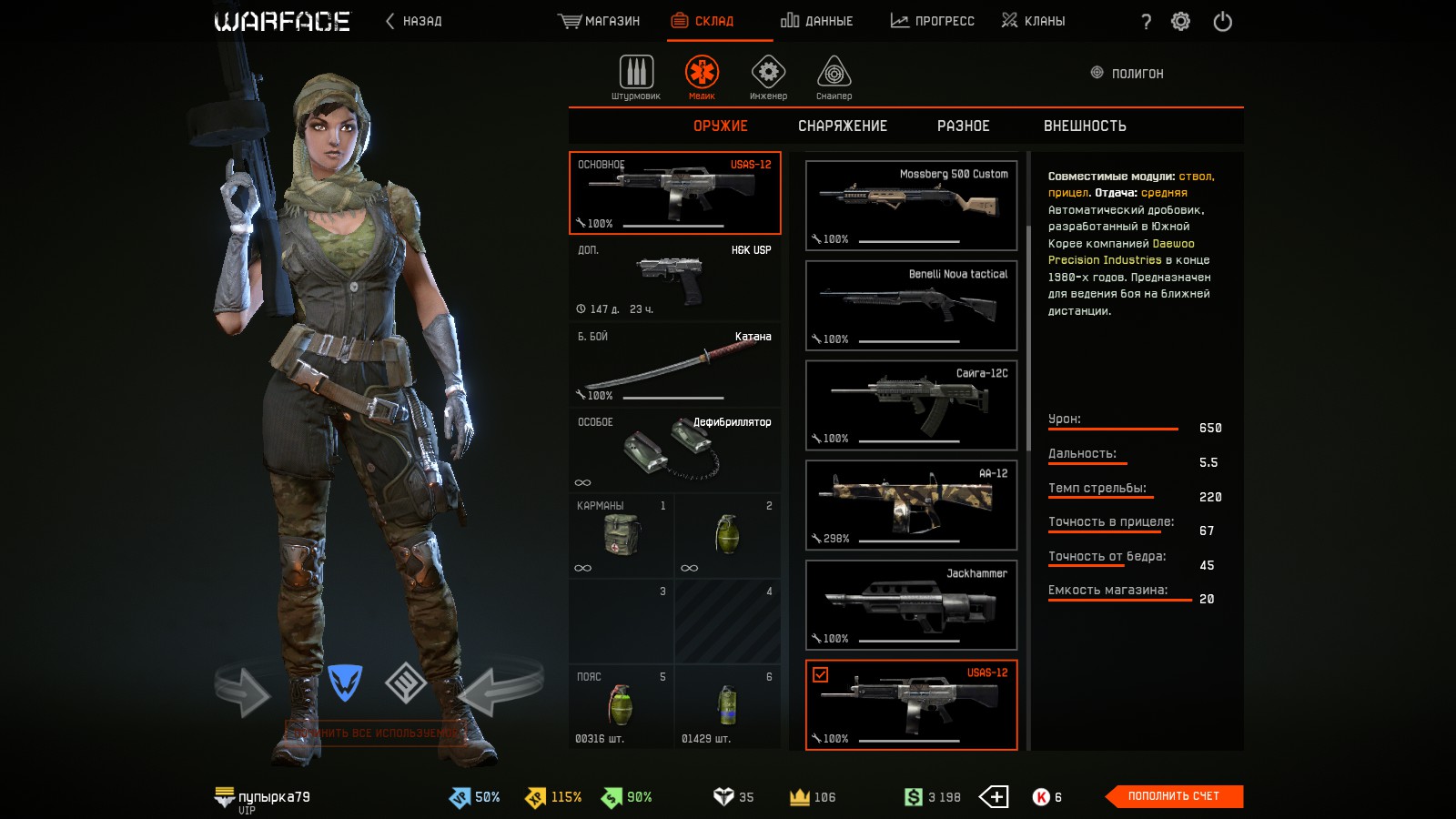The width and height of the screenshot is (1456, 819).
Task: Switch to the Снаряжение tab
Action: click(x=843, y=126)
